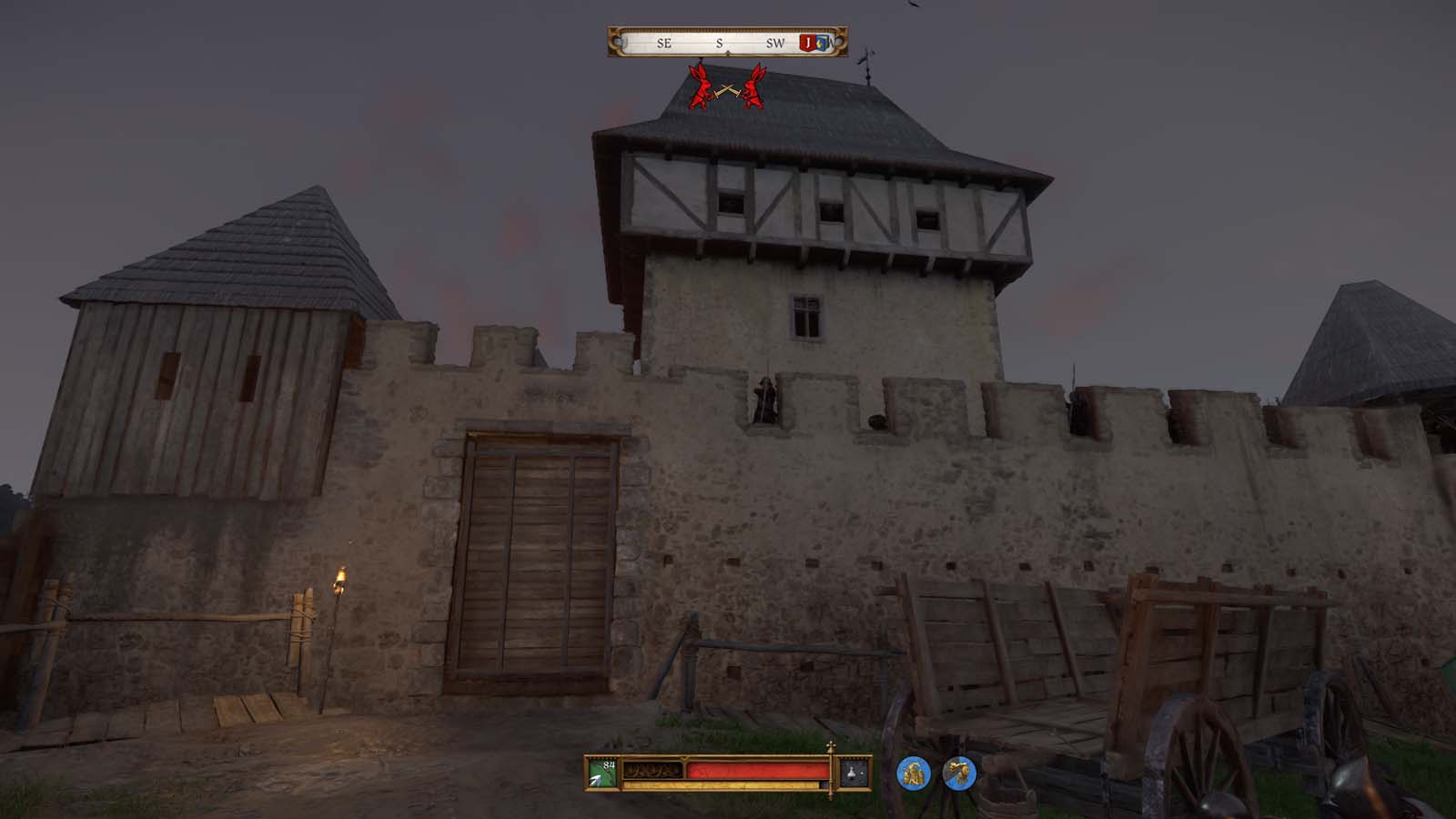This screenshot has height=819, width=1456.
Task: Click the red health bar
Action: coord(755,770)
